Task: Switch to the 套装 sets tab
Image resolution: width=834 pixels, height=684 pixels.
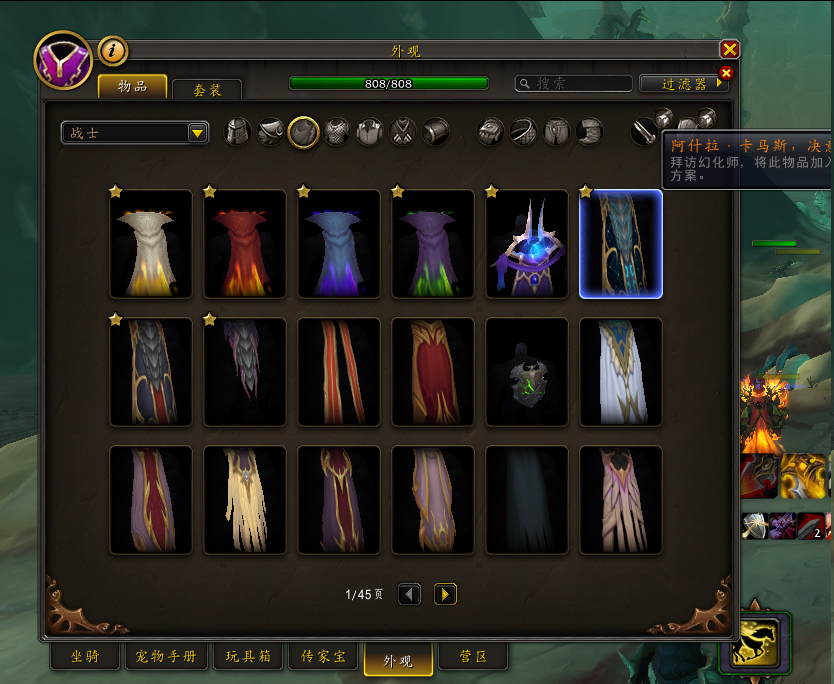Action: click(206, 90)
